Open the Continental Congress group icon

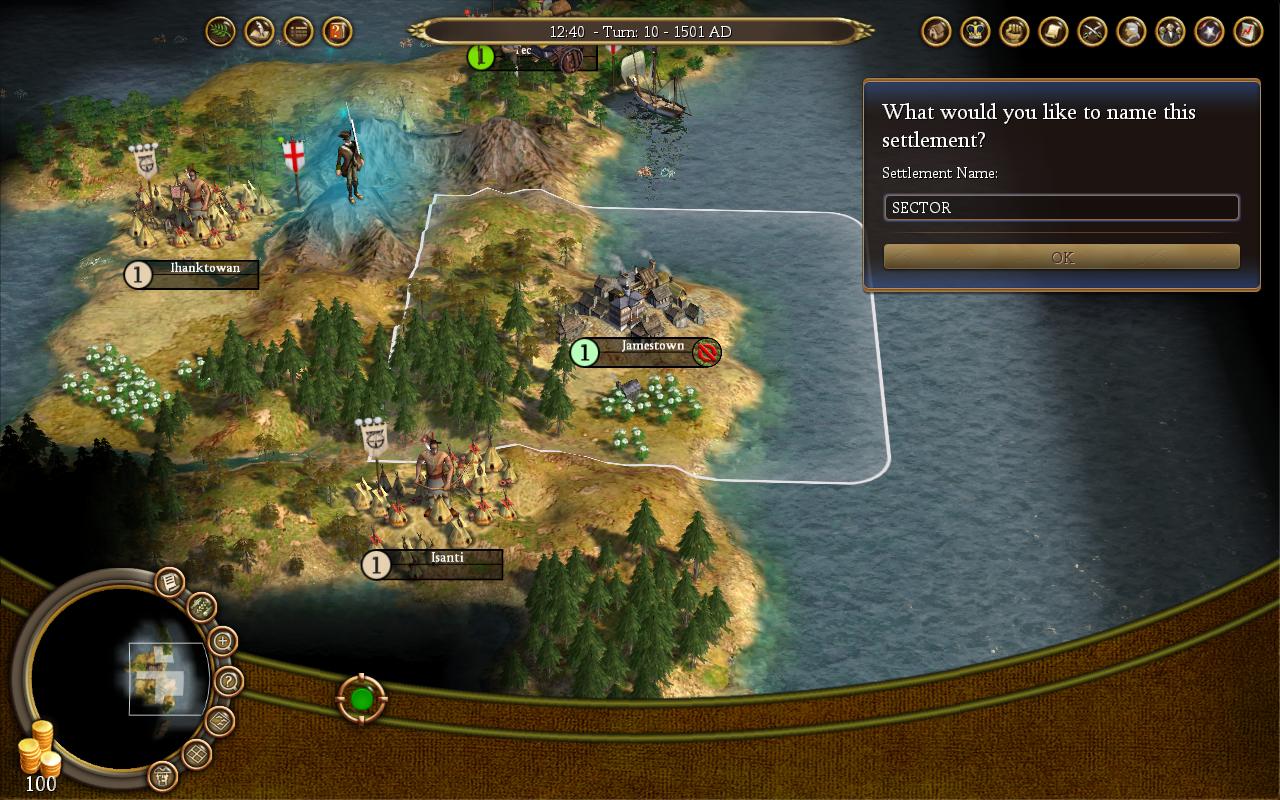[x=1168, y=31]
